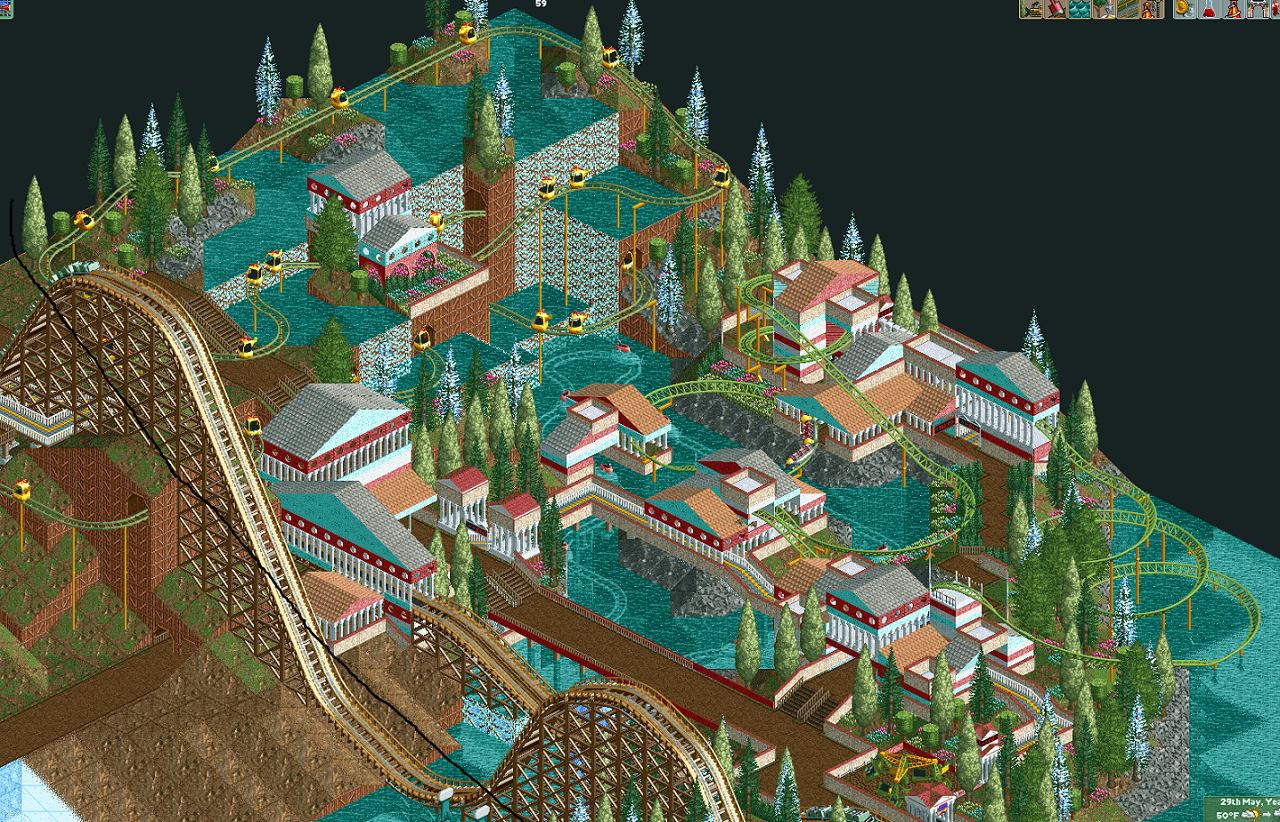Viewport: 1280px width, 822px height.
Task: Open the park entrance information window
Action: (1257, 9)
